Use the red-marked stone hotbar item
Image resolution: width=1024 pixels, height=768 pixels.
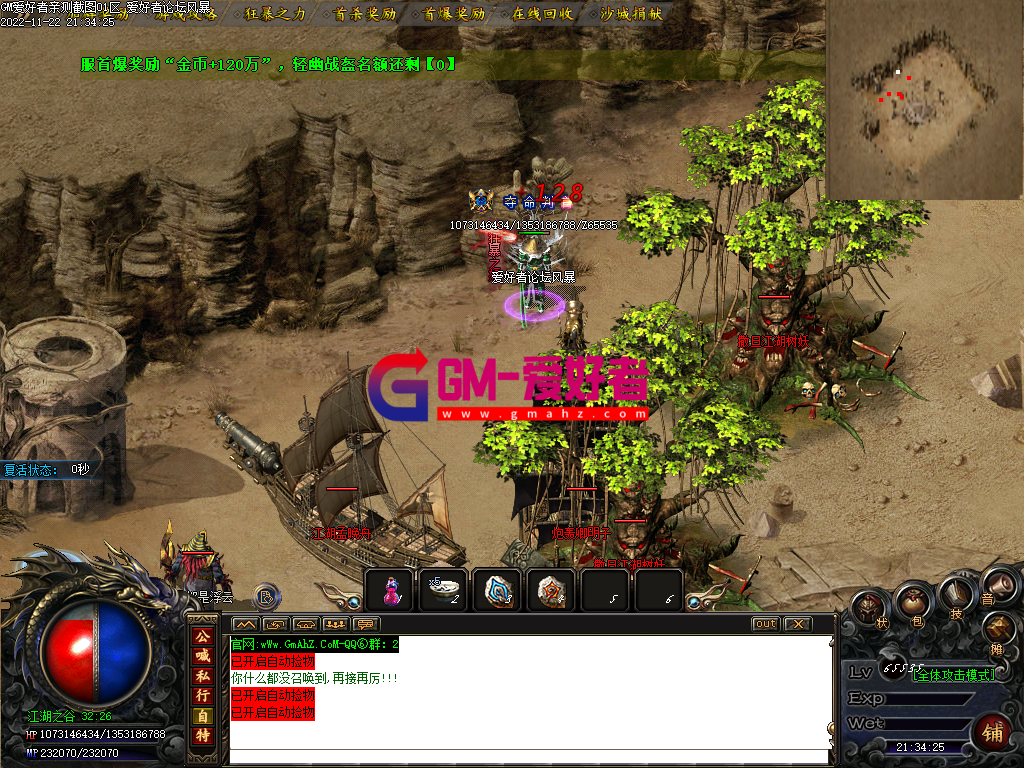[550, 592]
